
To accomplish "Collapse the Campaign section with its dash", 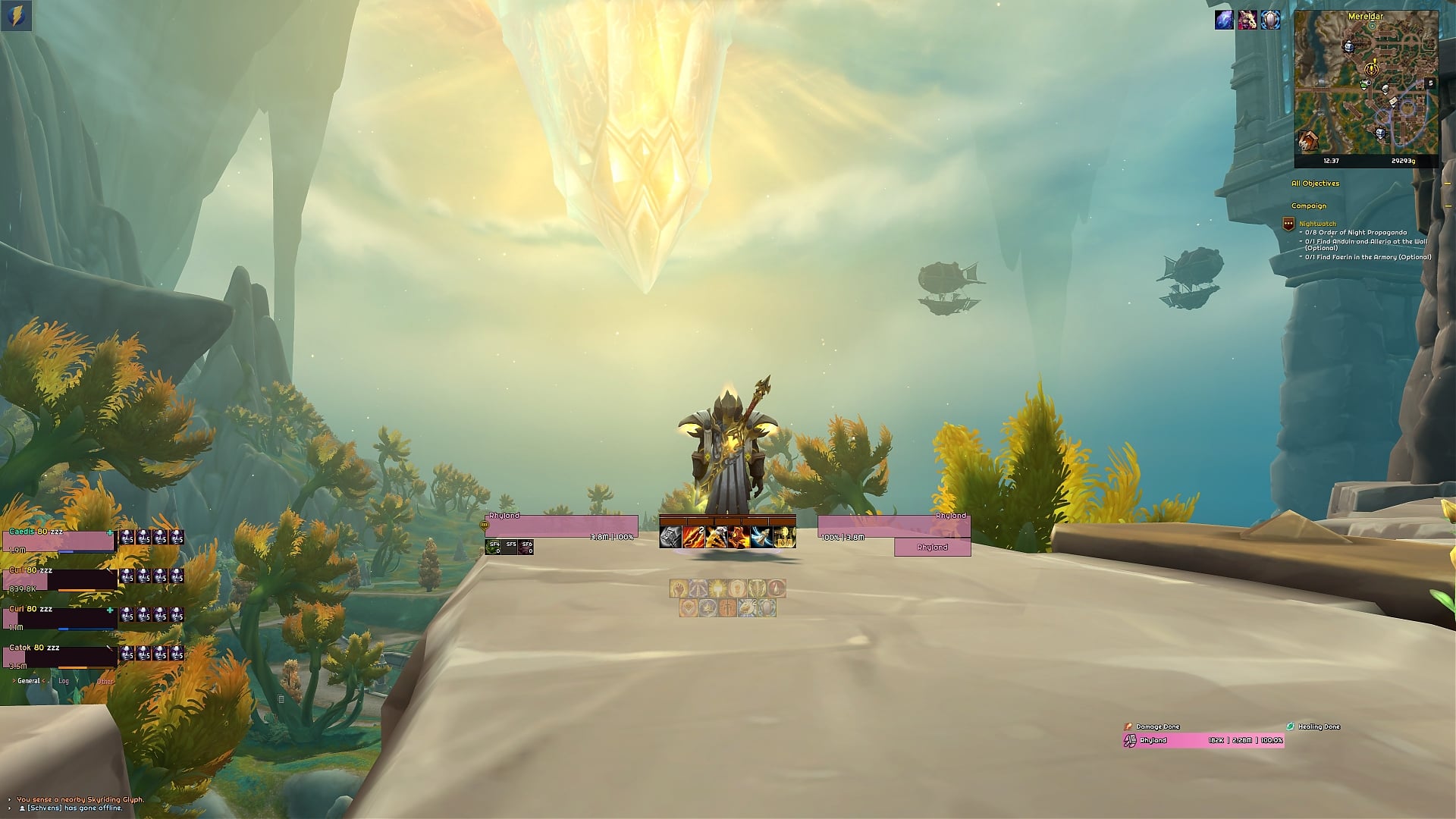I will [1448, 206].
